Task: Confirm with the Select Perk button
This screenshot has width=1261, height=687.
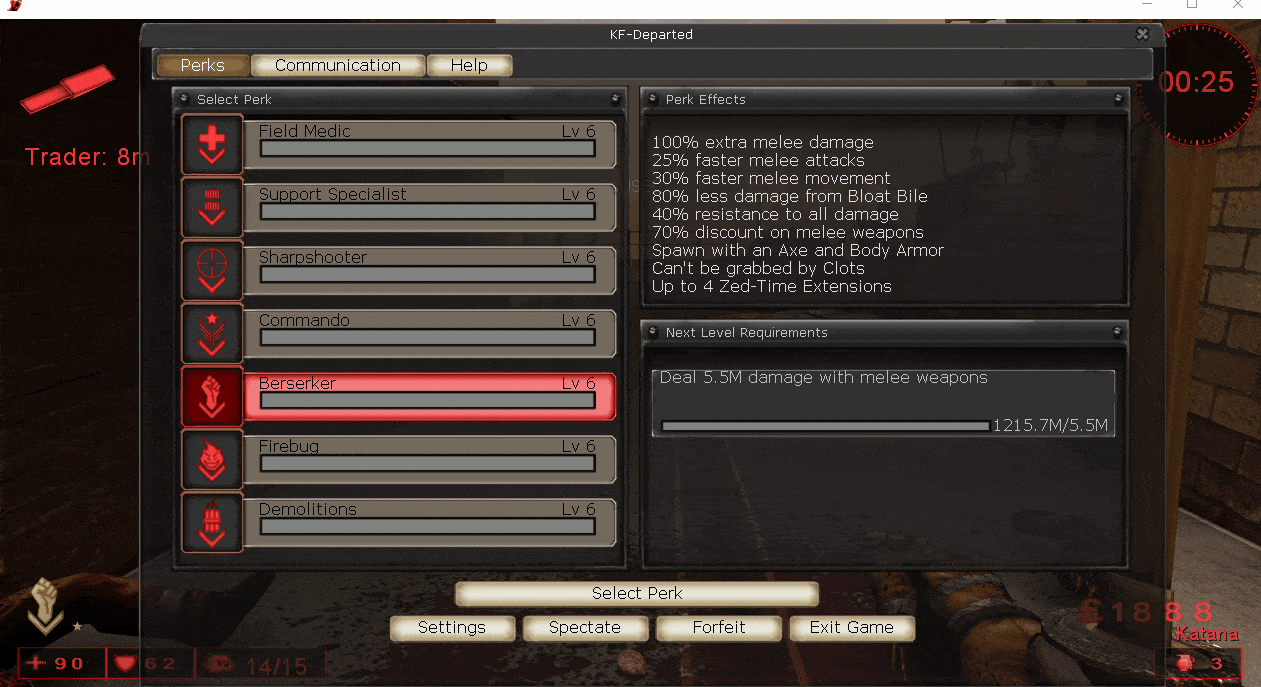Action: [x=637, y=594]
